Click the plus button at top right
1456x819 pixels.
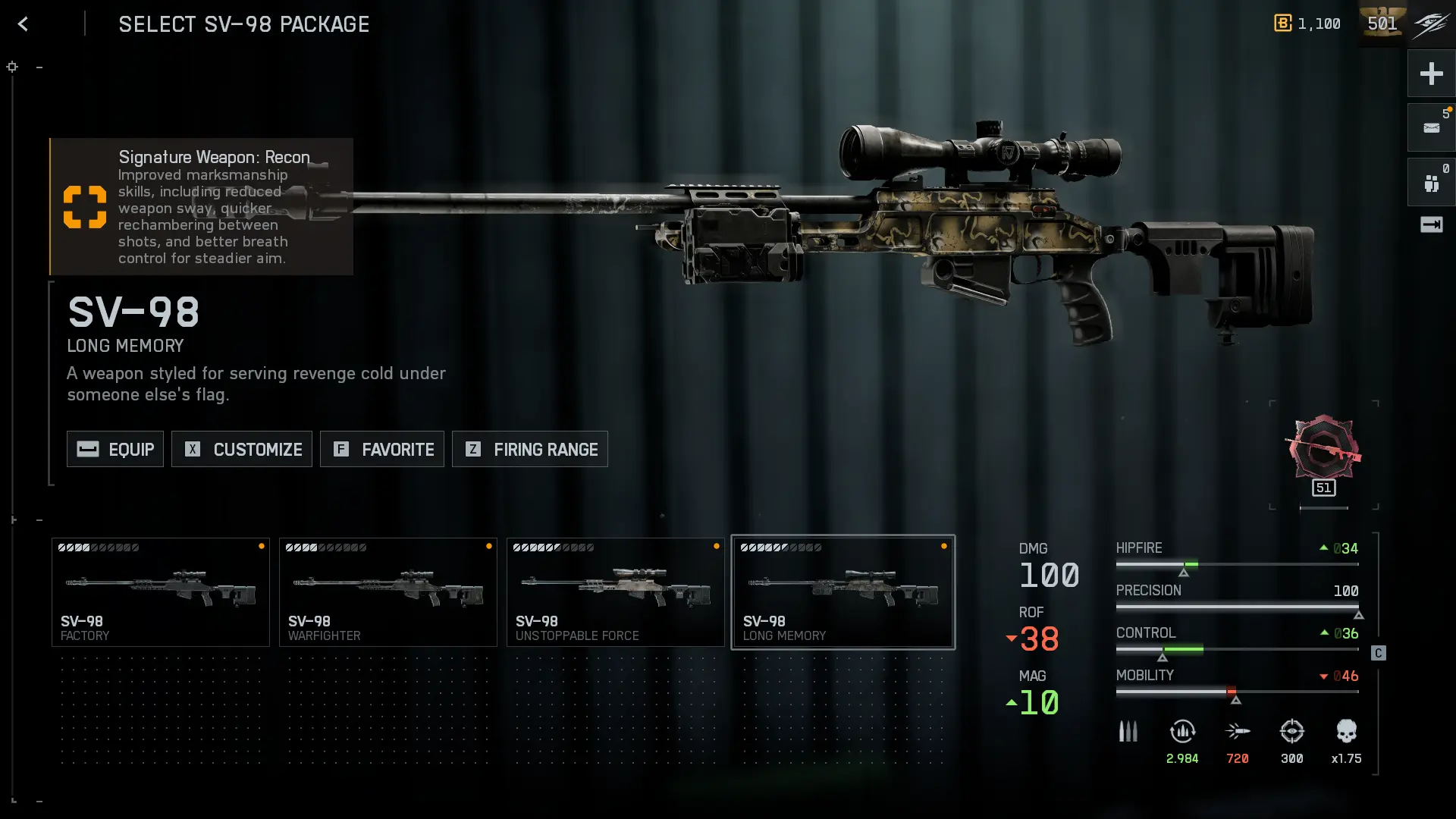point(1431,74)
